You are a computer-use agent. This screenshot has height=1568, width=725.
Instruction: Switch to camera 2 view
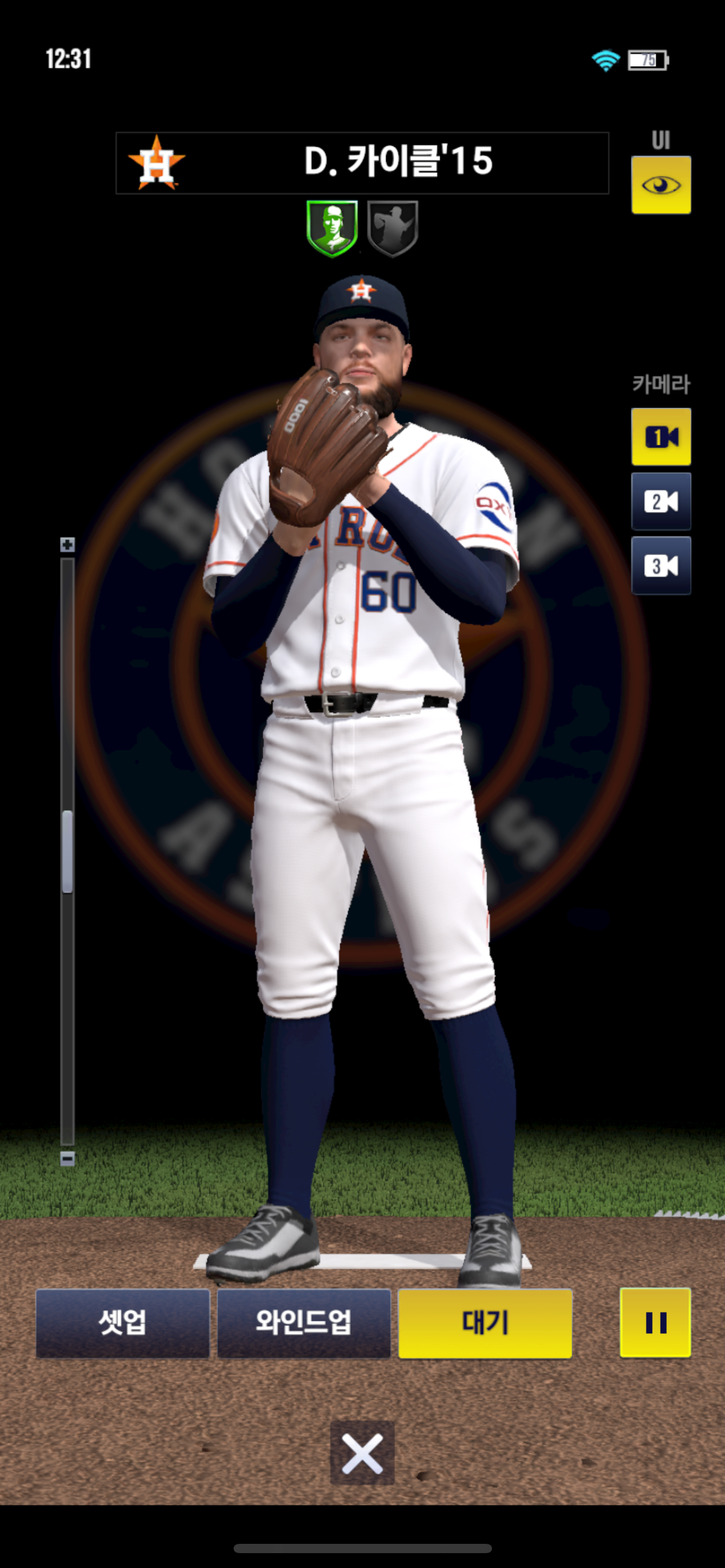[x=661, y=501]
